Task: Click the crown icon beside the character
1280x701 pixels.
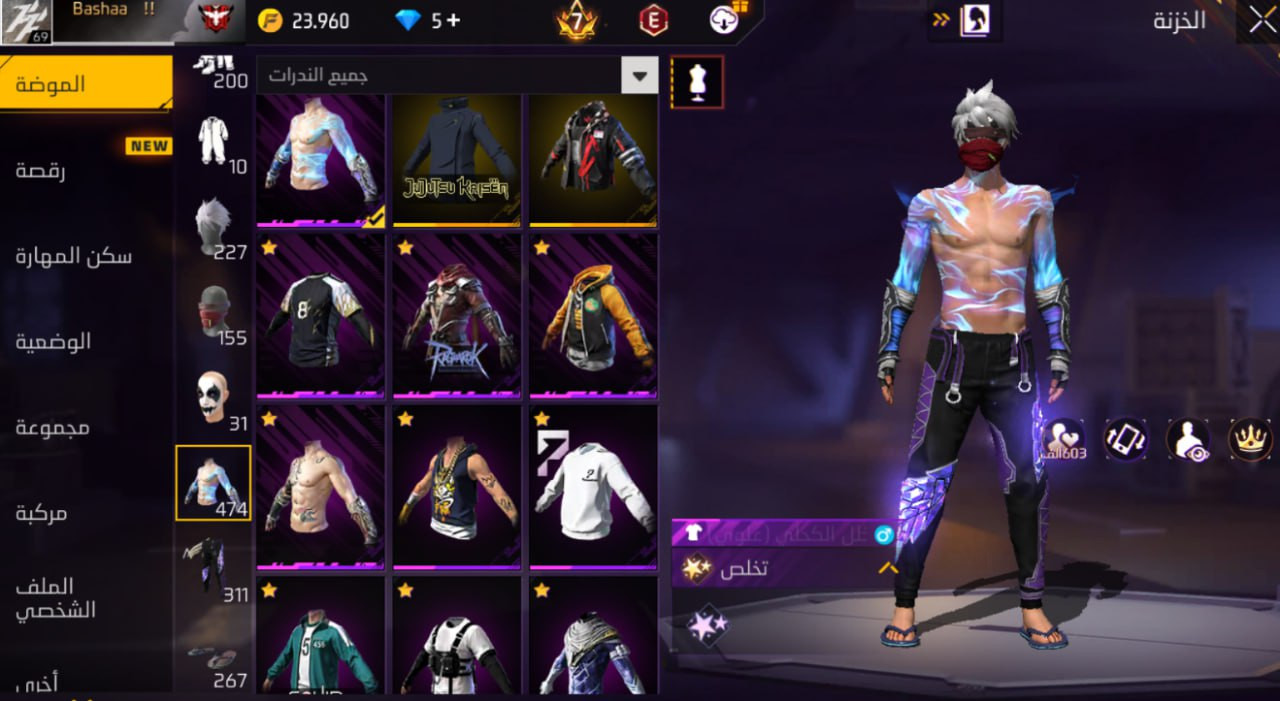Action: tap(1250, 440)
